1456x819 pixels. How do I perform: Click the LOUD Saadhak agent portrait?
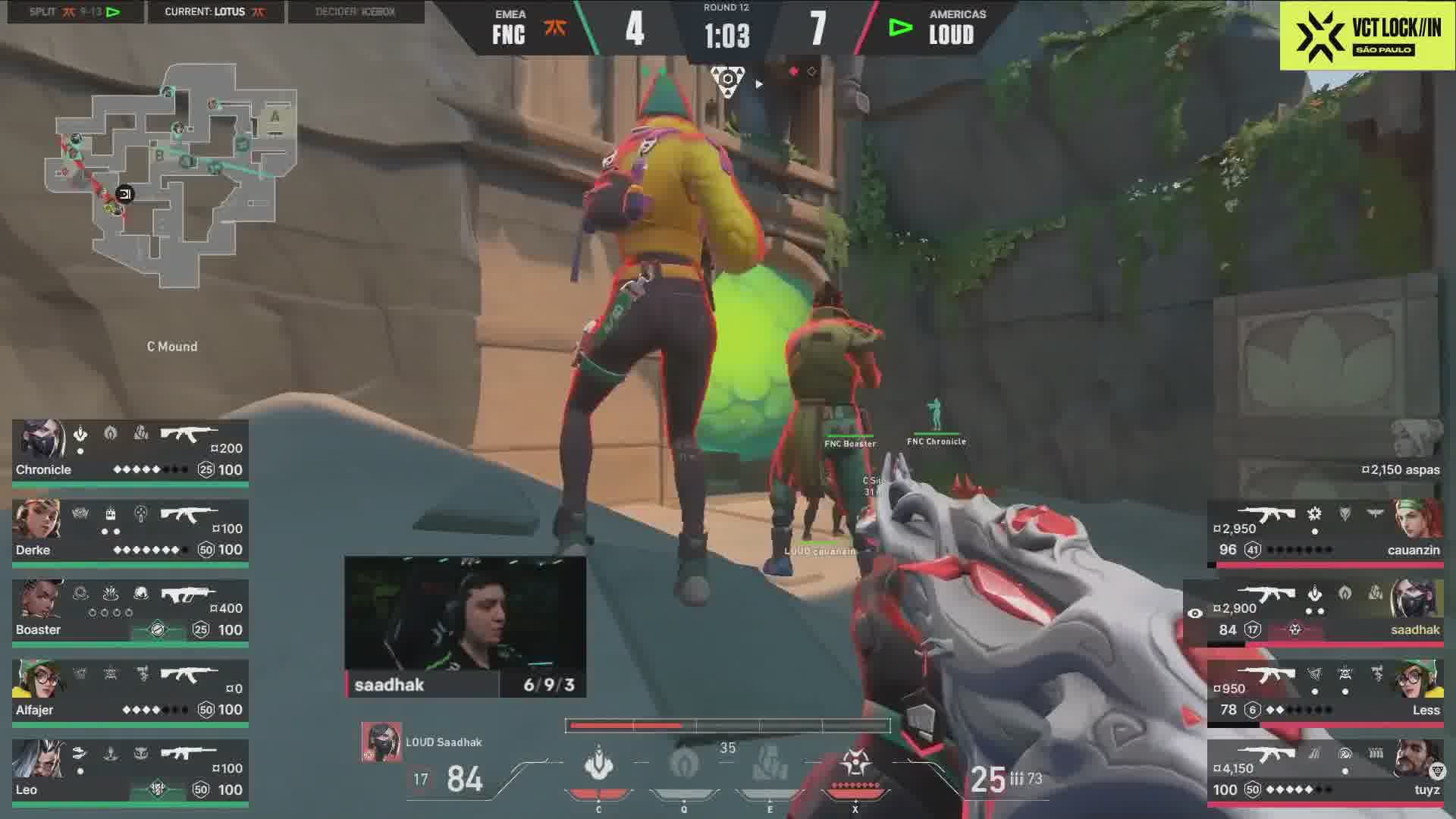[381, 742]
